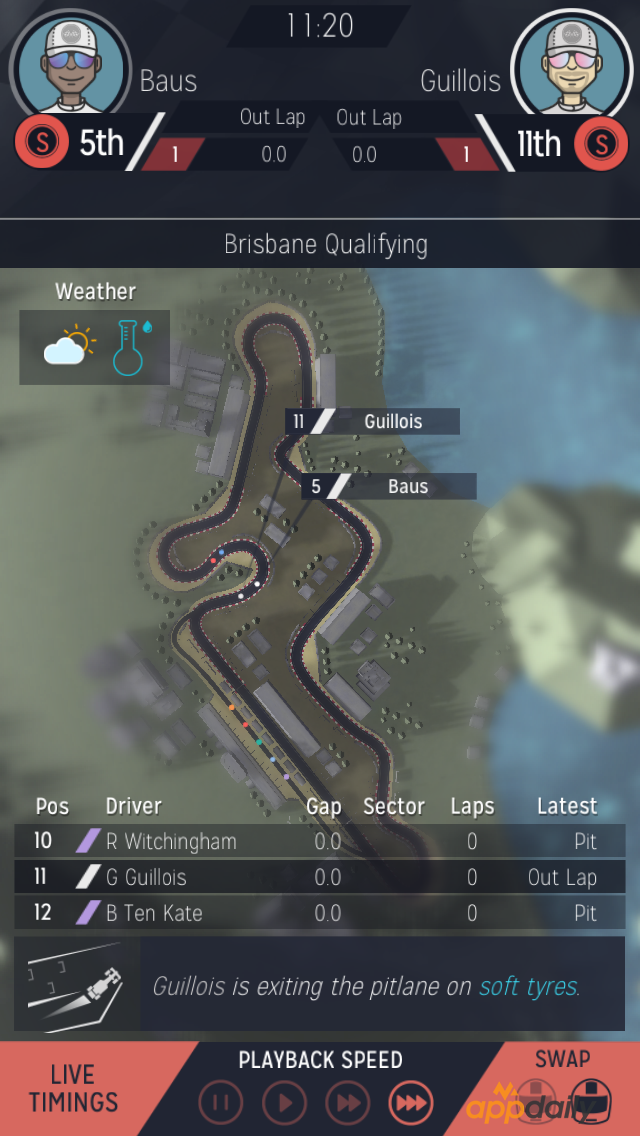Select R Witchingham timing row
The height and width of the screenshot is (1136, 640).
pyautogui.click(x=320, y=842)
